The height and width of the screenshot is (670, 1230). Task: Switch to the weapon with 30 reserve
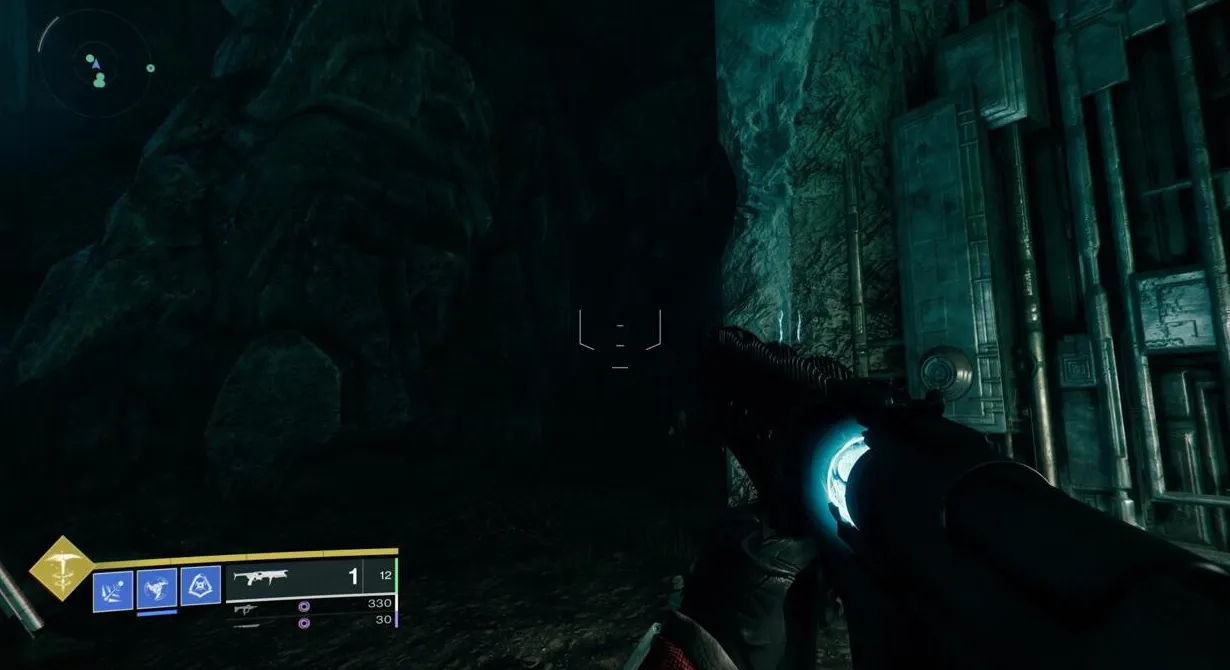tap(310, 622)
